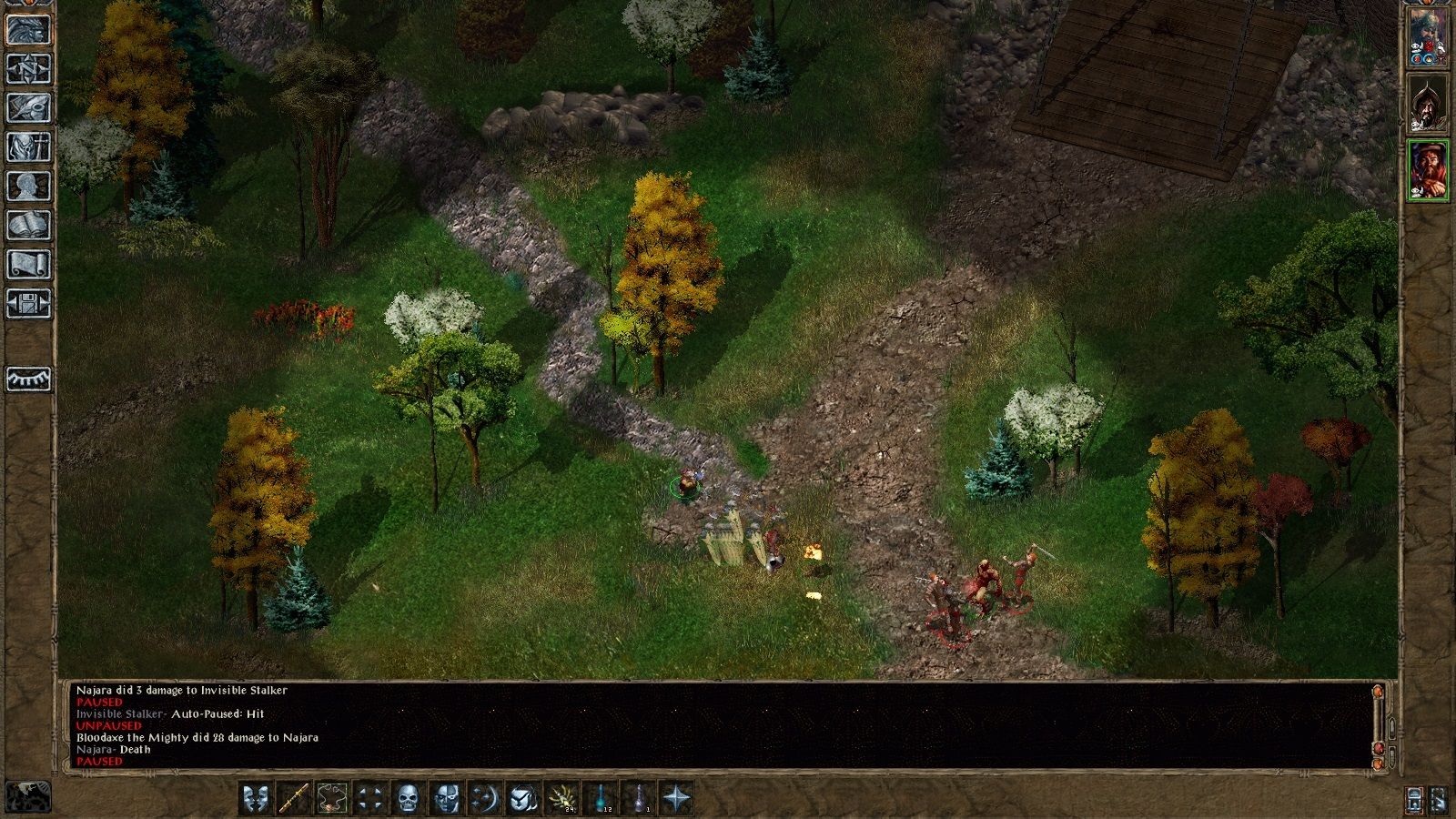The image size is (1456, 819).
Task: Open the options floppy-disk button
Action: [x=28, y=303]
